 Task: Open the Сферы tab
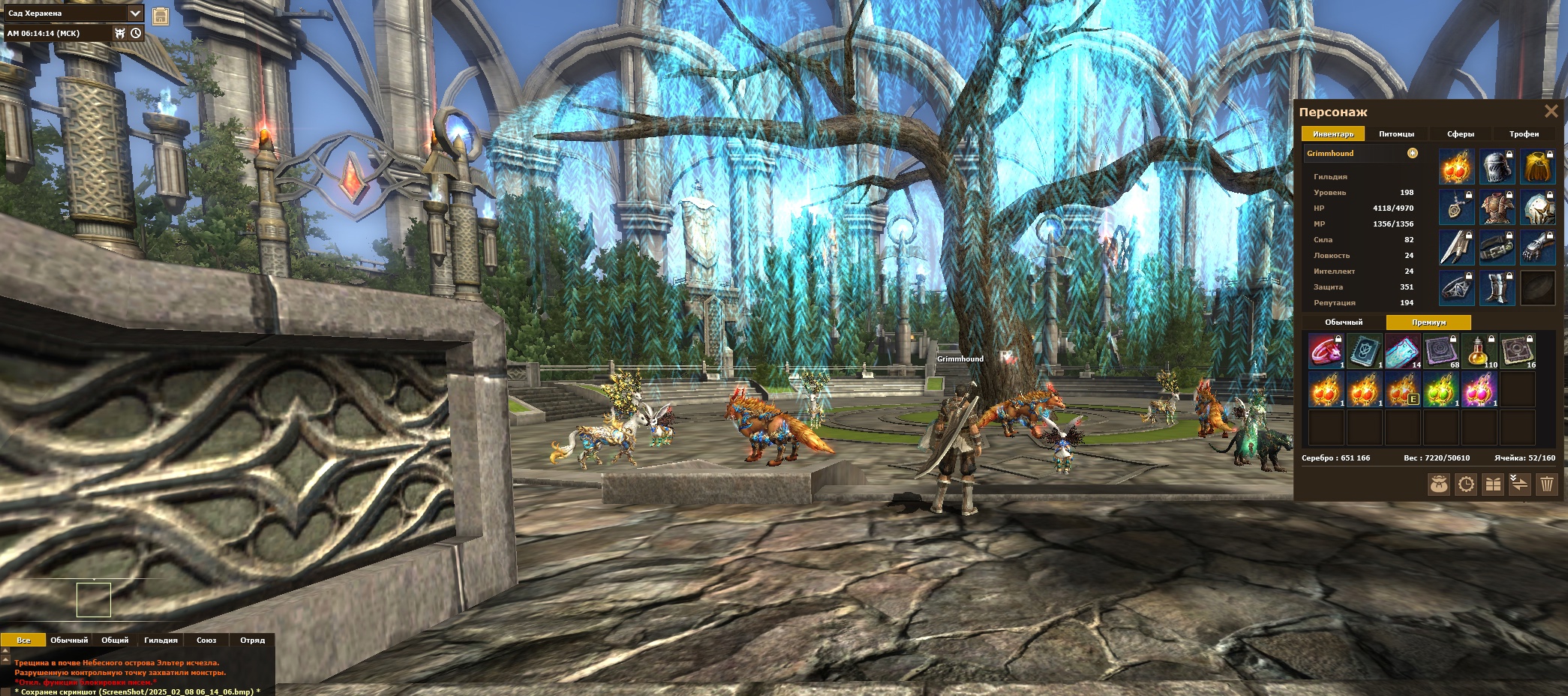(1460, 134)
